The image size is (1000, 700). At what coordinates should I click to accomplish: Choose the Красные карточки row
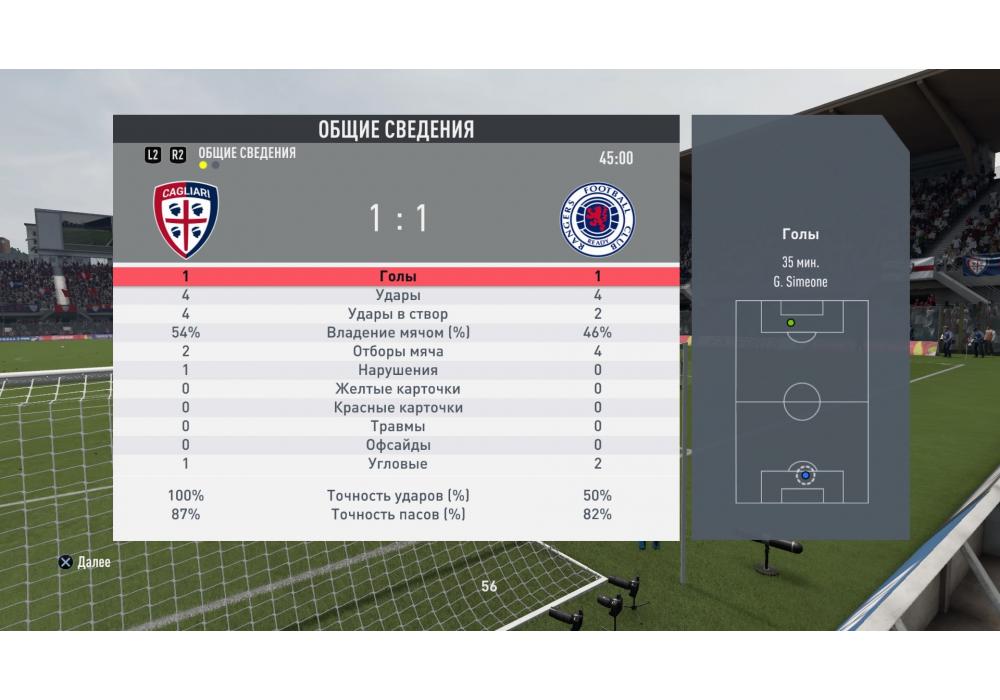(x=398, y=408)
